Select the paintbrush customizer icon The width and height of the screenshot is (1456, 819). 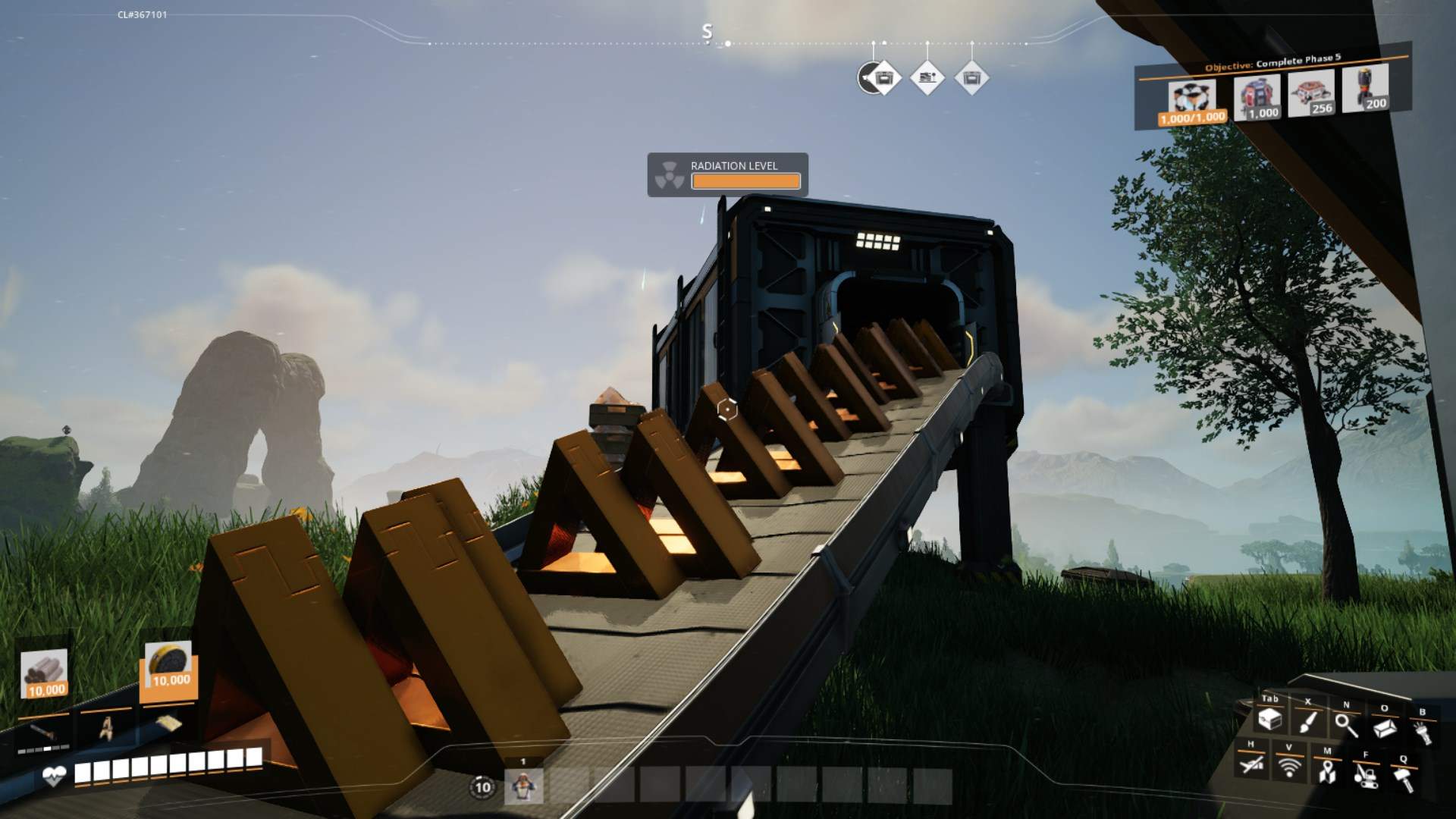pos(1308,721)
